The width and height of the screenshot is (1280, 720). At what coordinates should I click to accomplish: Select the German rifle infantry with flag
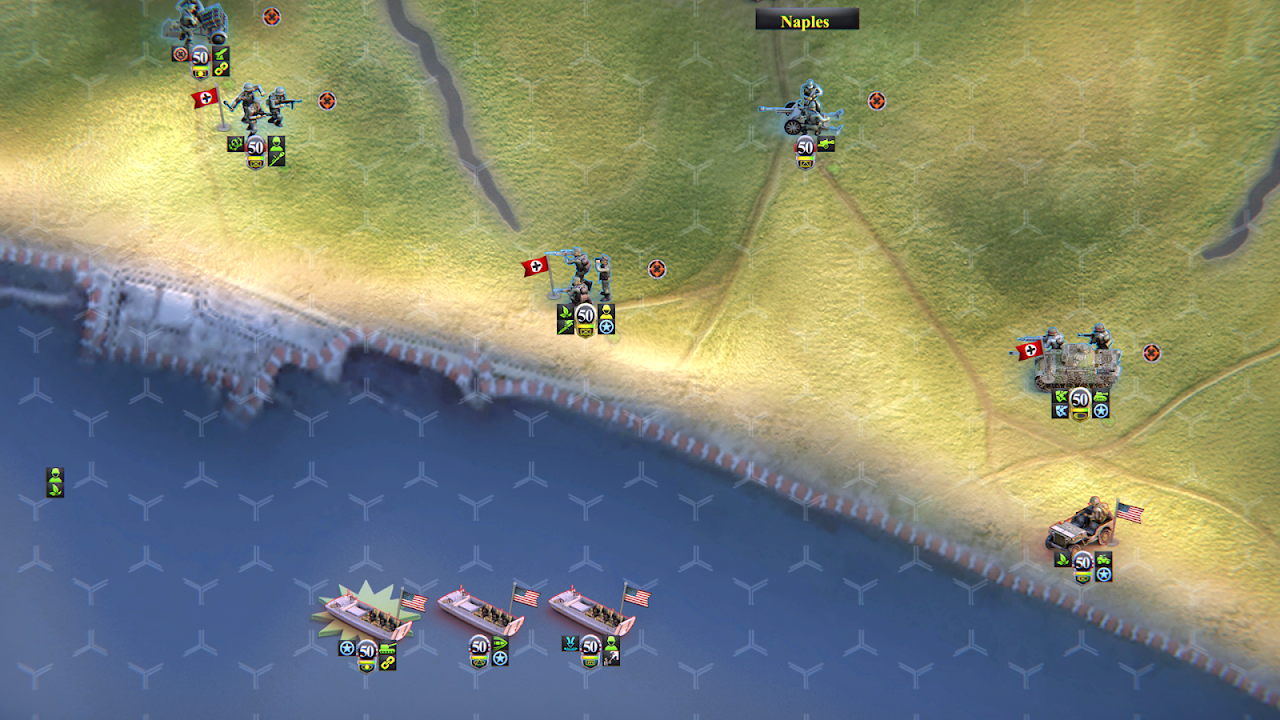(258, 109)
